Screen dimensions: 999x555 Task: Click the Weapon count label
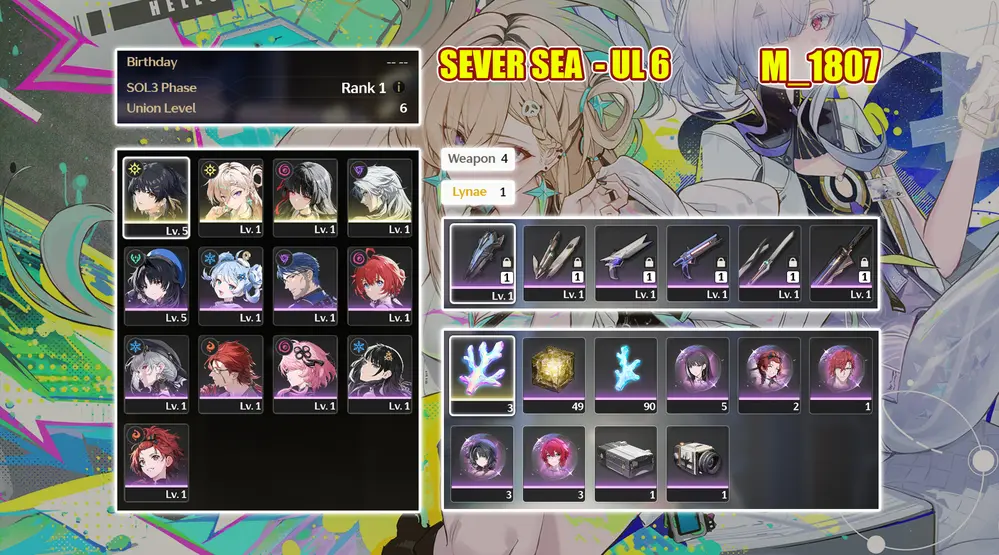[478, 159]
